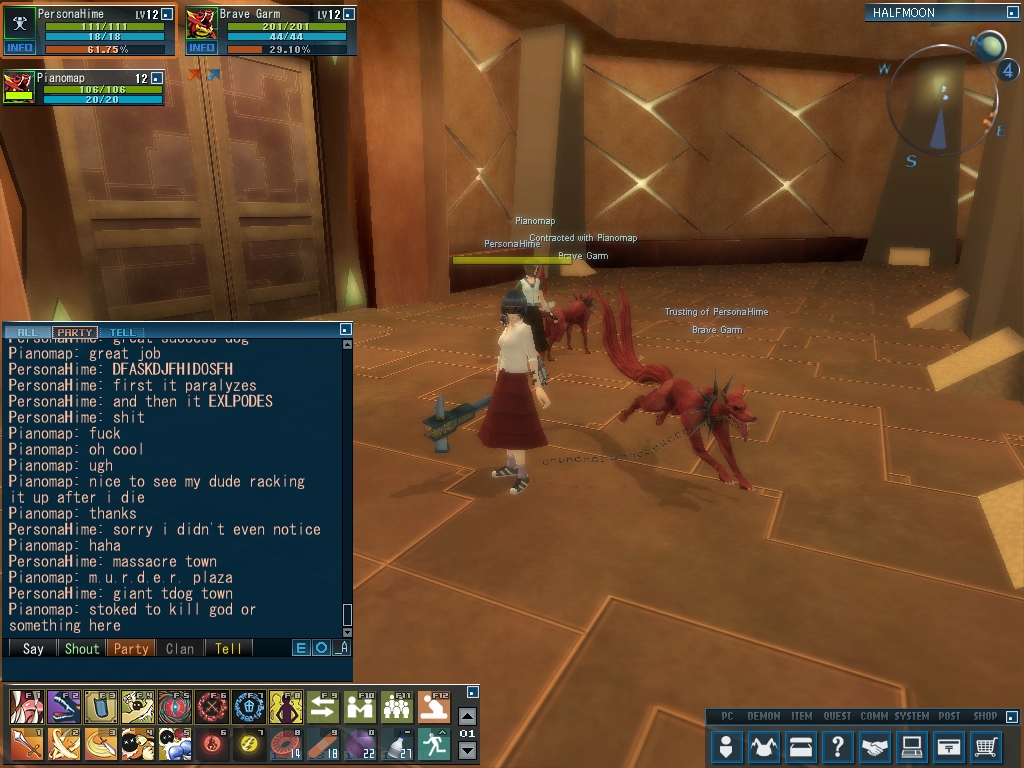Open the Item inventory menu
Viewport: 1024px width, 768px height.
[x=802, y=746]
